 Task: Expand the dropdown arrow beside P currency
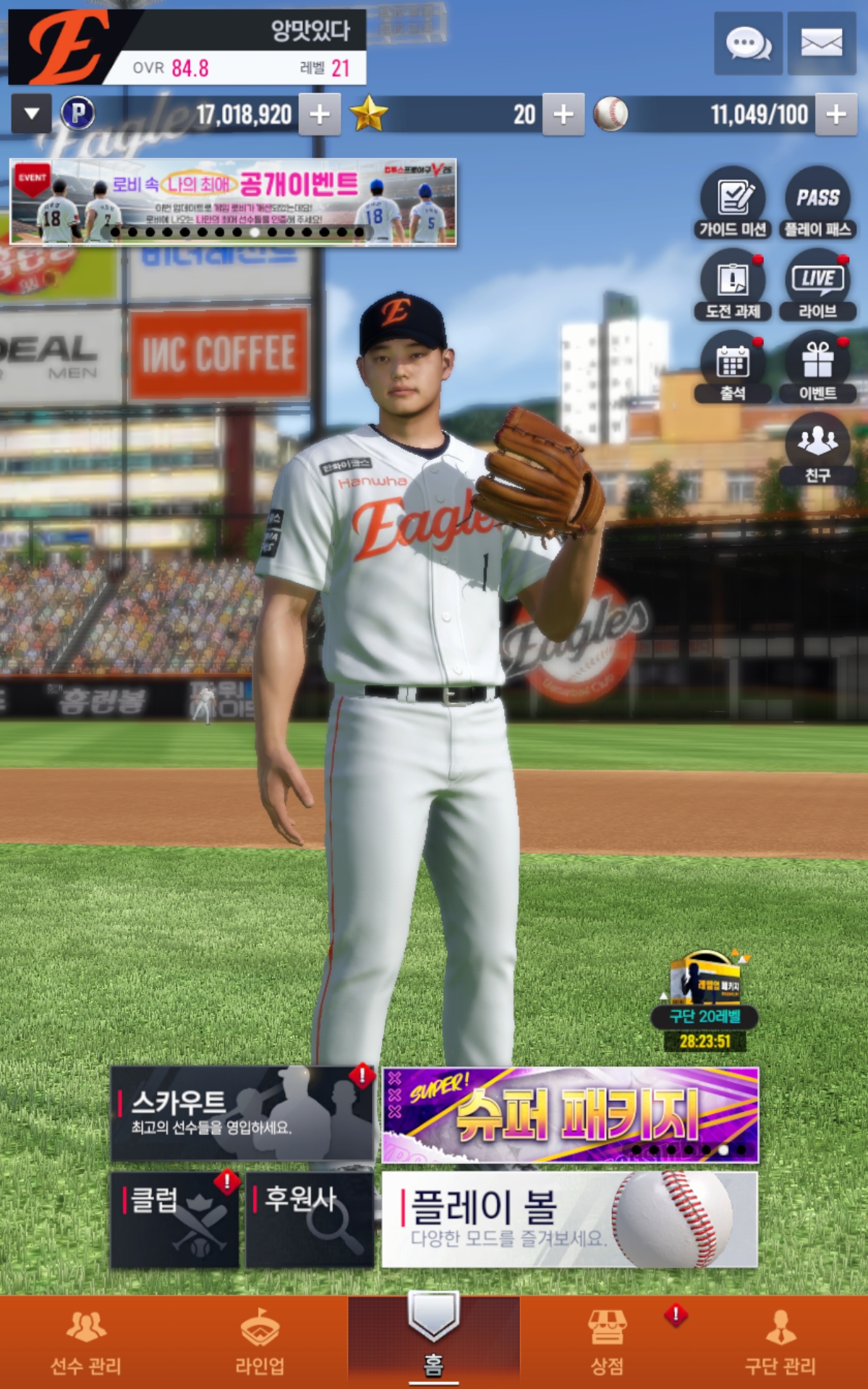click(31, 114)
